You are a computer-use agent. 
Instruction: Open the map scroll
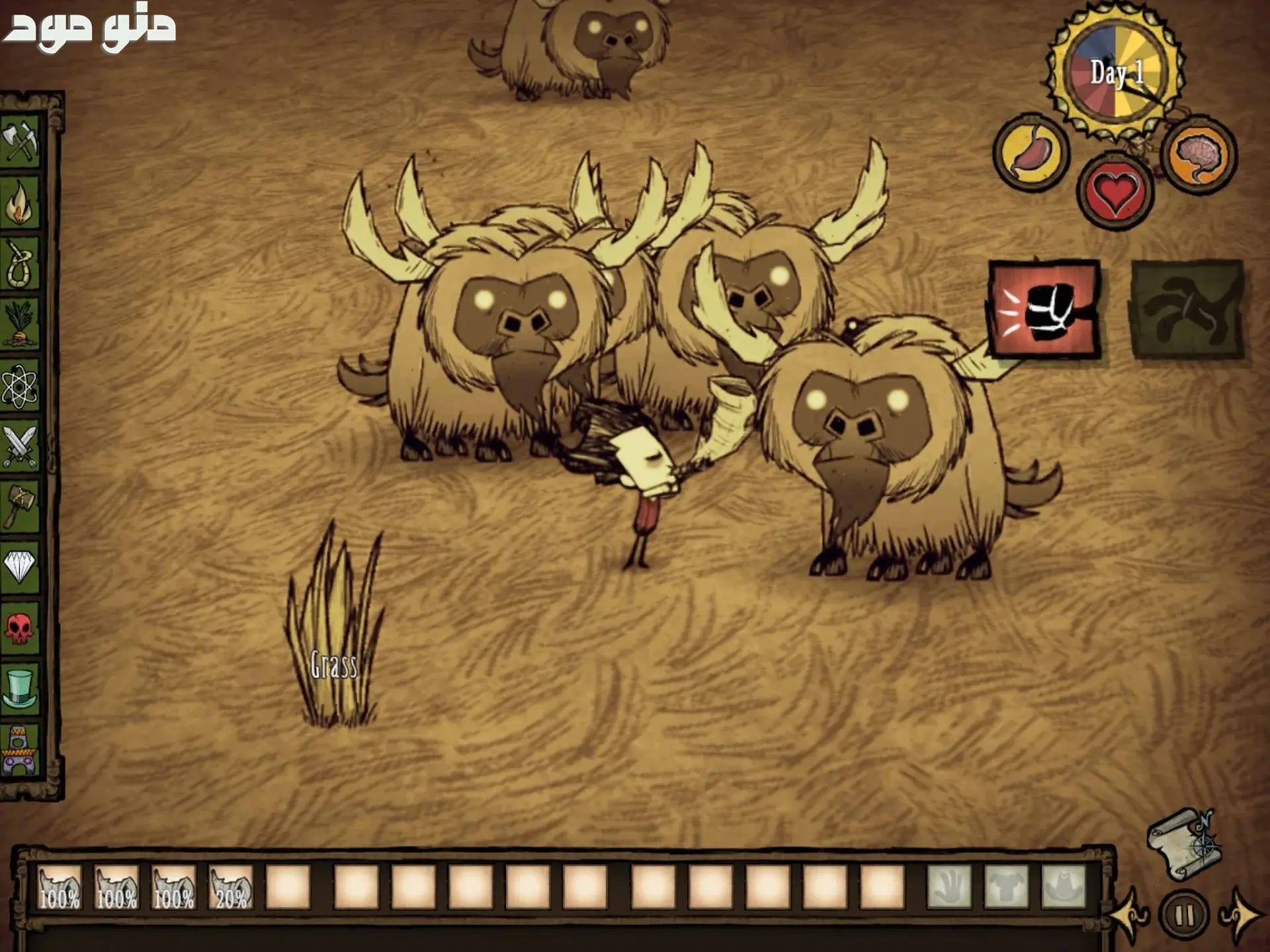point(1183,844)
